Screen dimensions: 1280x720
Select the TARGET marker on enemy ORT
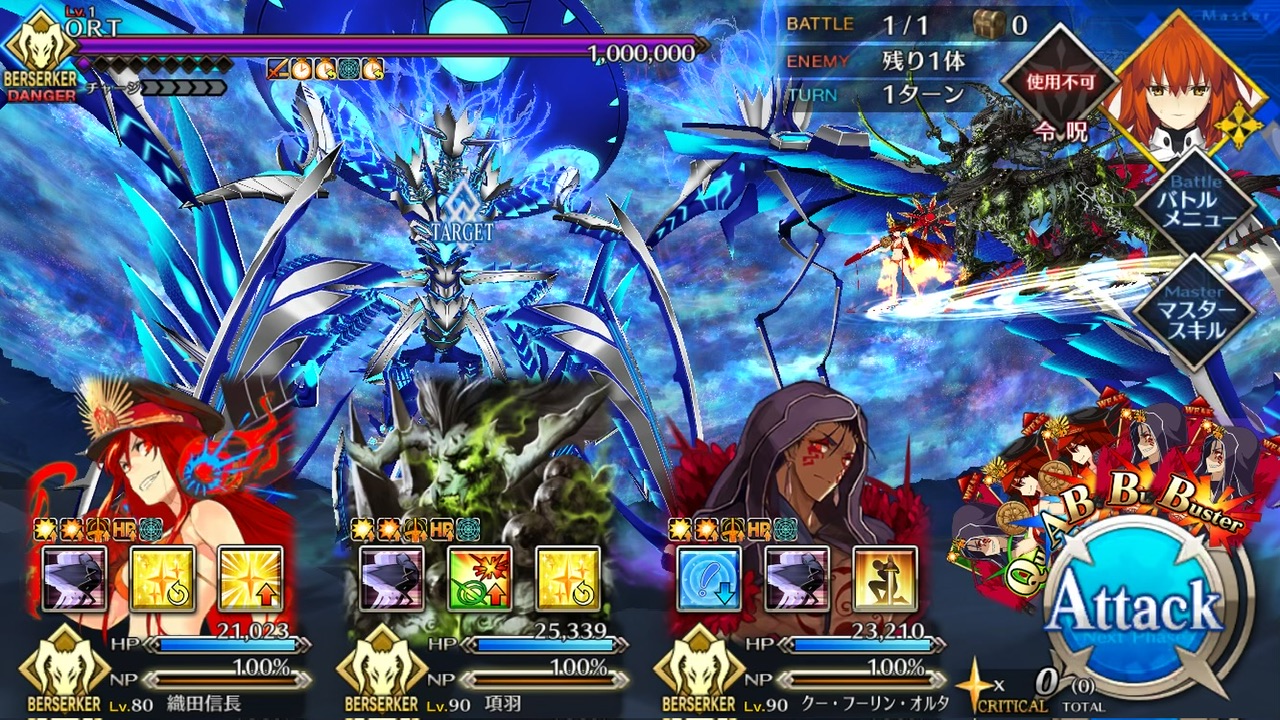pos(458,215)
